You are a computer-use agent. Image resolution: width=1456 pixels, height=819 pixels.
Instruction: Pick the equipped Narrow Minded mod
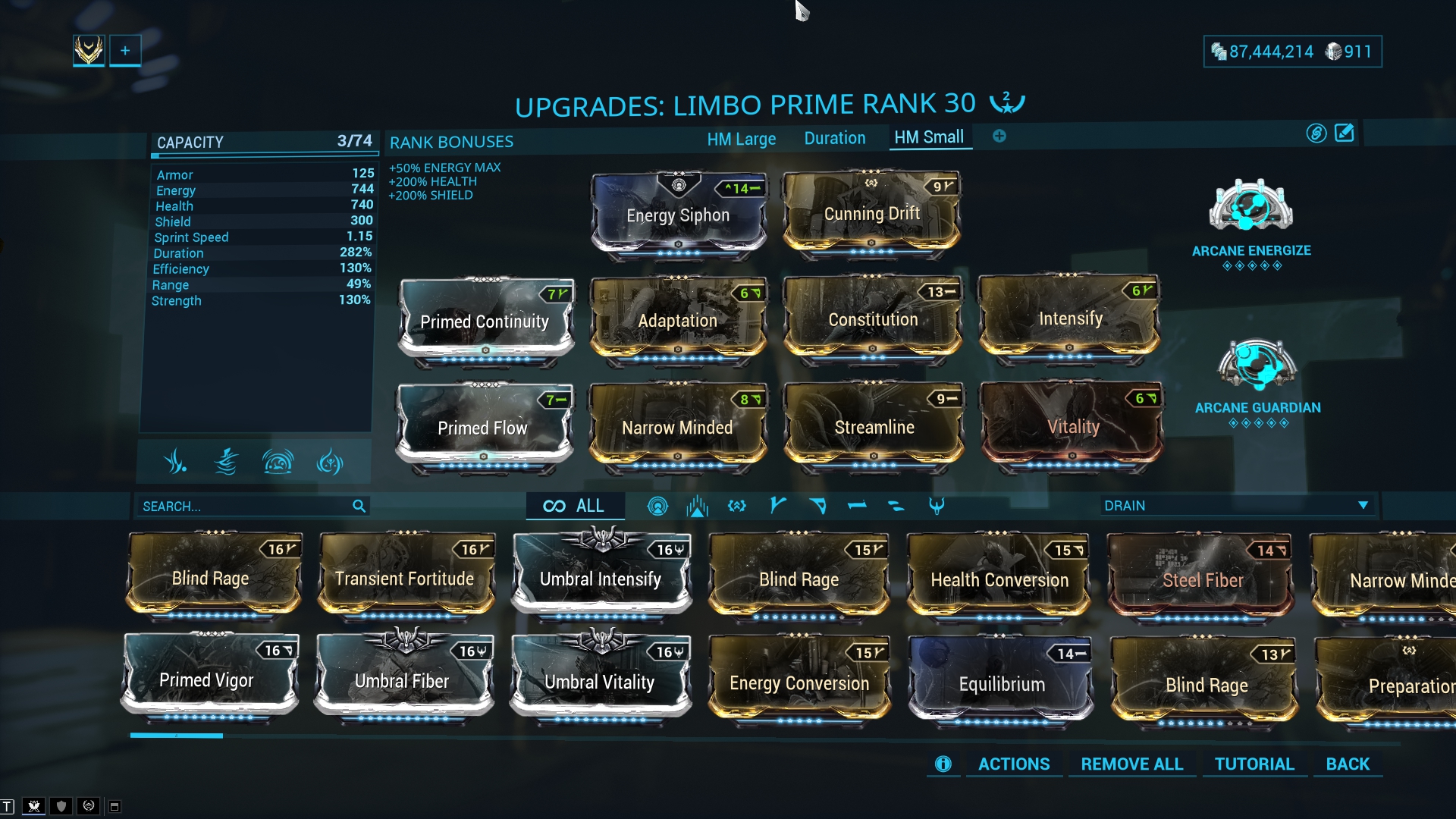pos(677,428)
